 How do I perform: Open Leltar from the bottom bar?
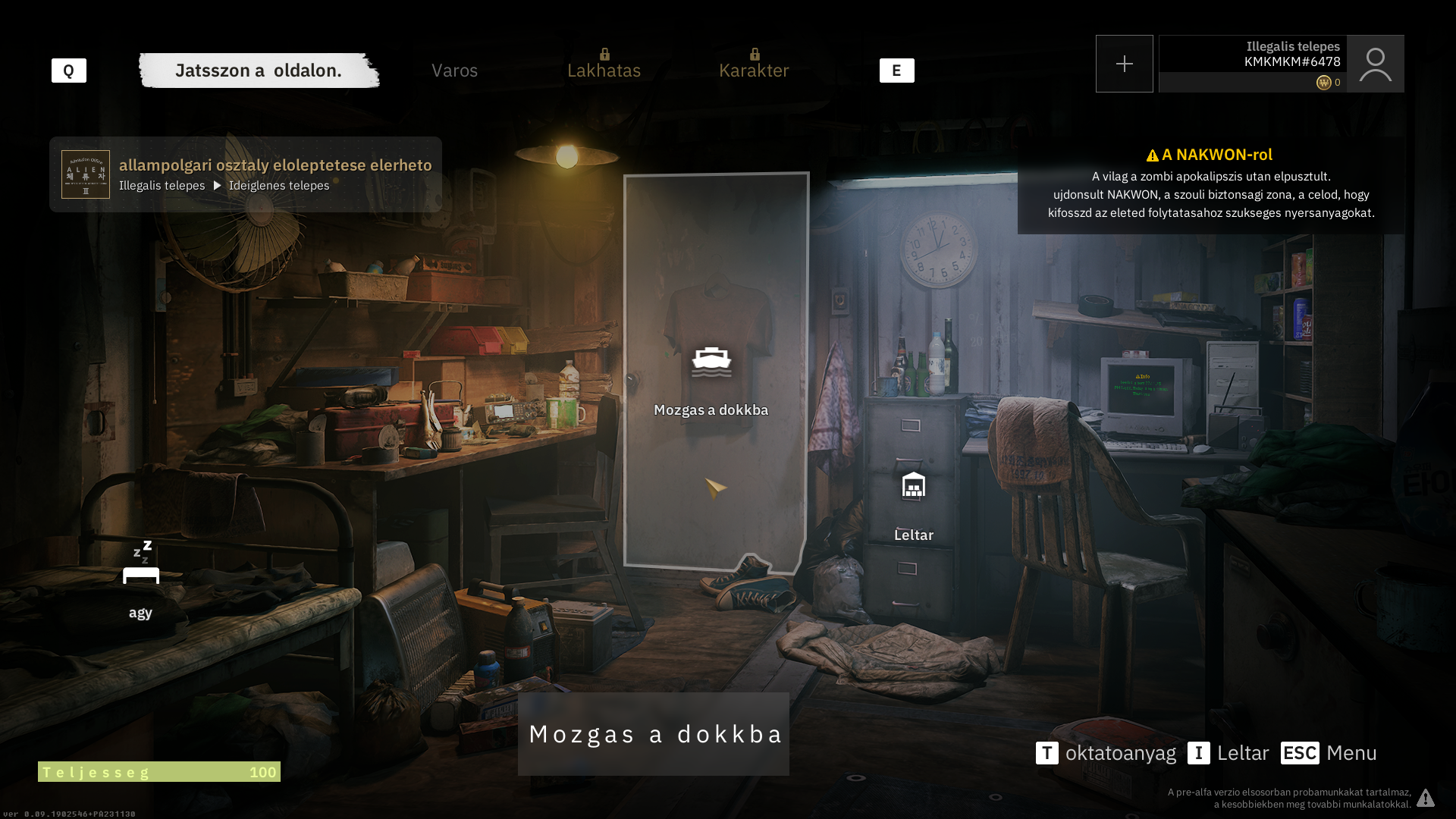point(1228,753)
